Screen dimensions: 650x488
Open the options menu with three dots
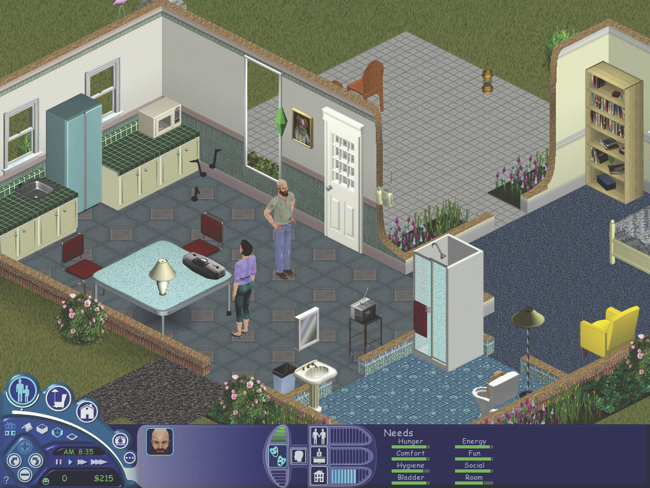point(129,458)
